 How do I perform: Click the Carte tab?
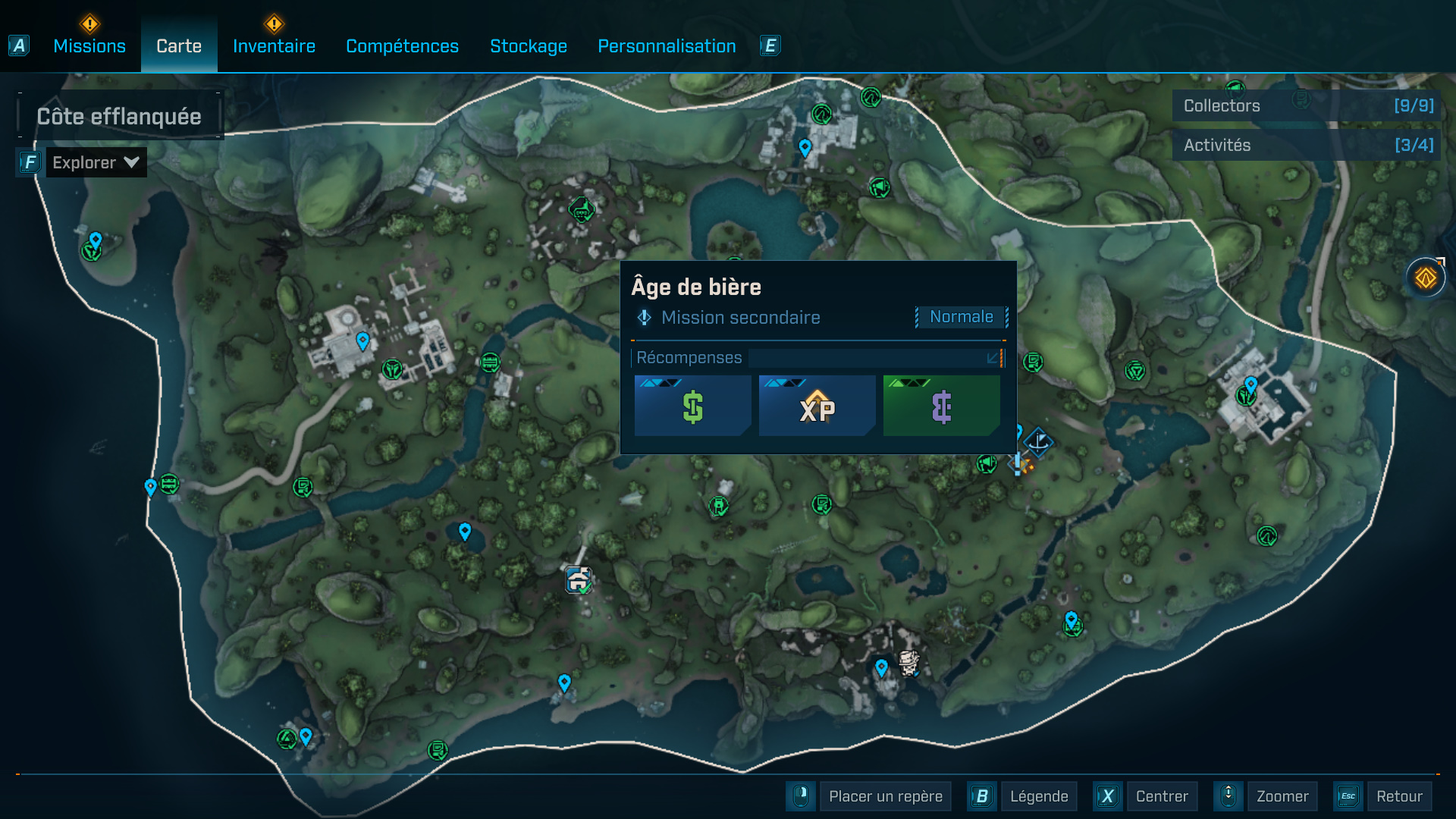pyautogui.click(x=179, y=46)
